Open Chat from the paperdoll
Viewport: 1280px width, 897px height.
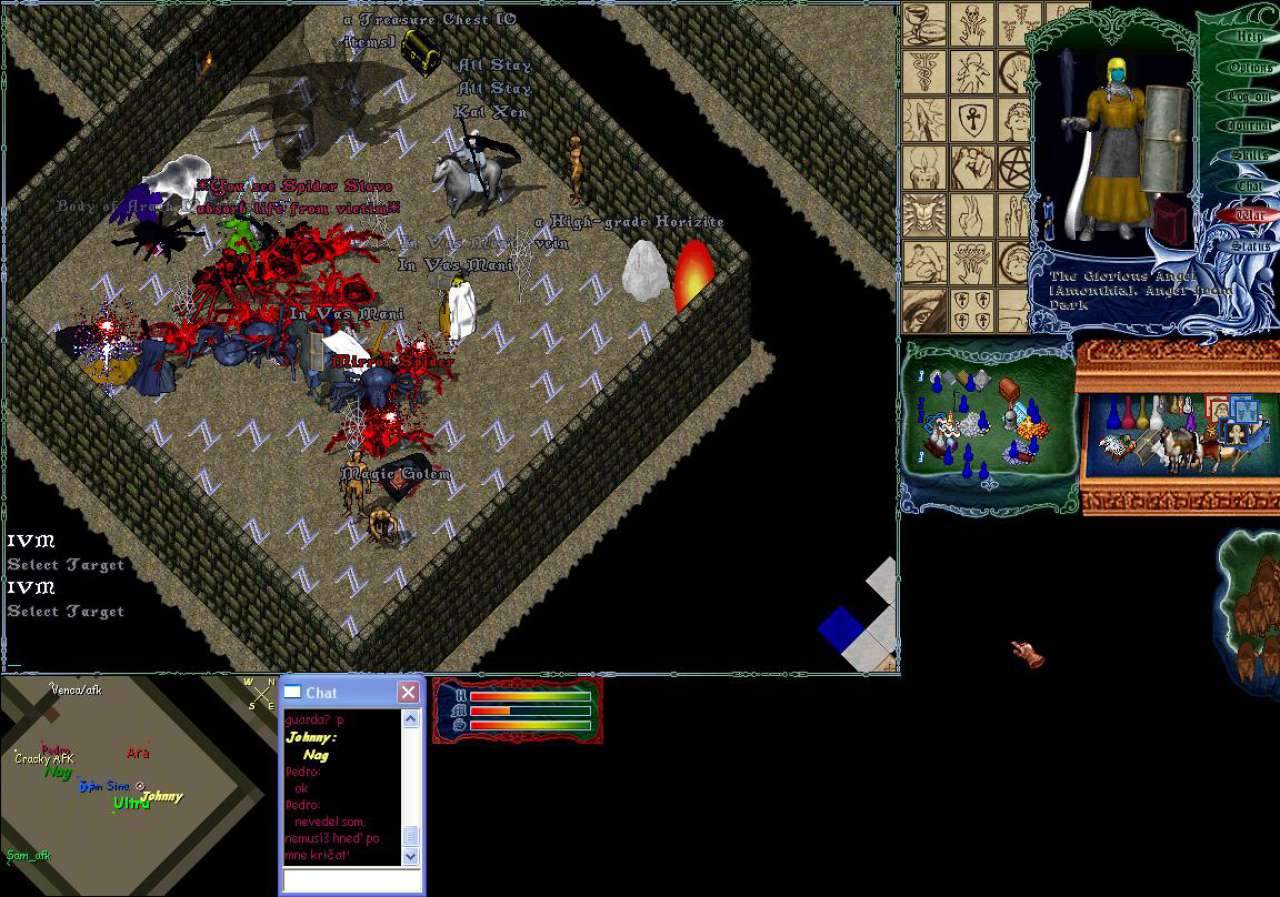(1250, 186)
